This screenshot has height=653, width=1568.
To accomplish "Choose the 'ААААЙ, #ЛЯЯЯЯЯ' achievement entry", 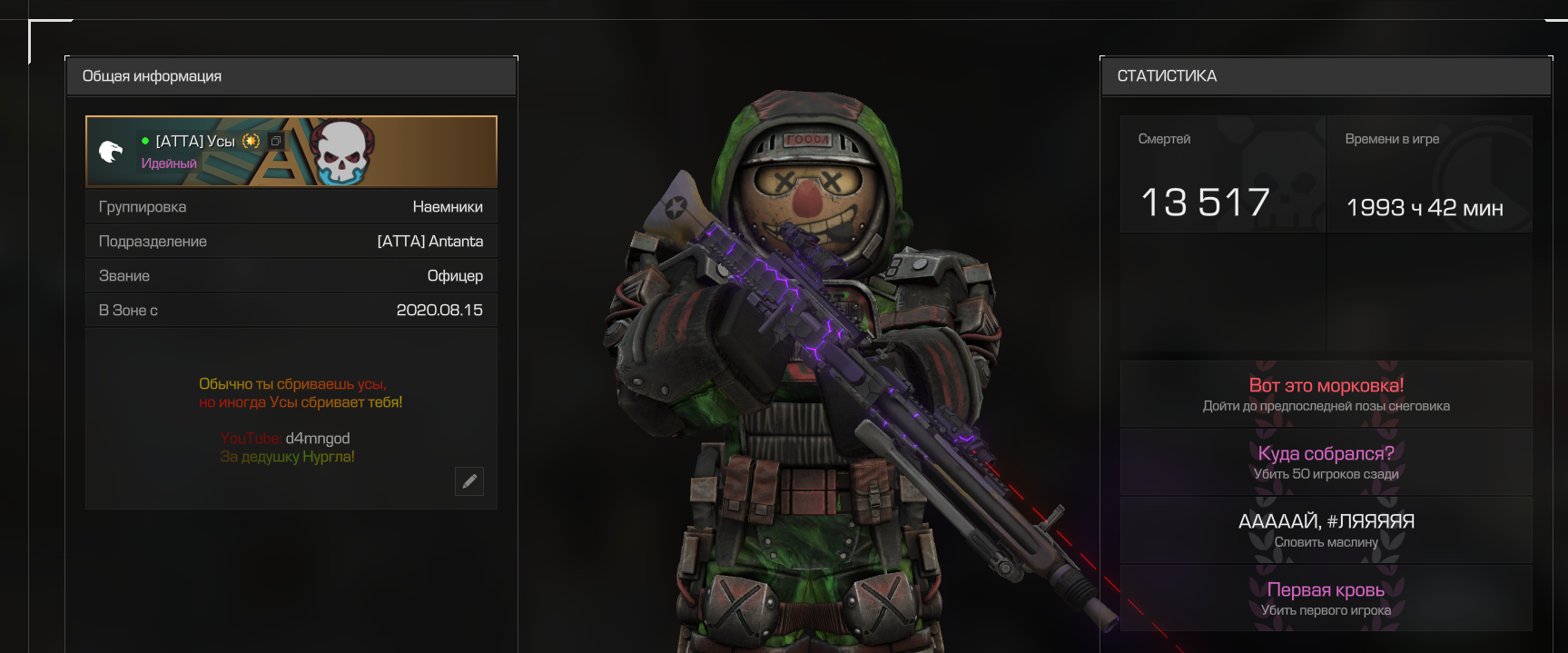I will pos(1326,530).
